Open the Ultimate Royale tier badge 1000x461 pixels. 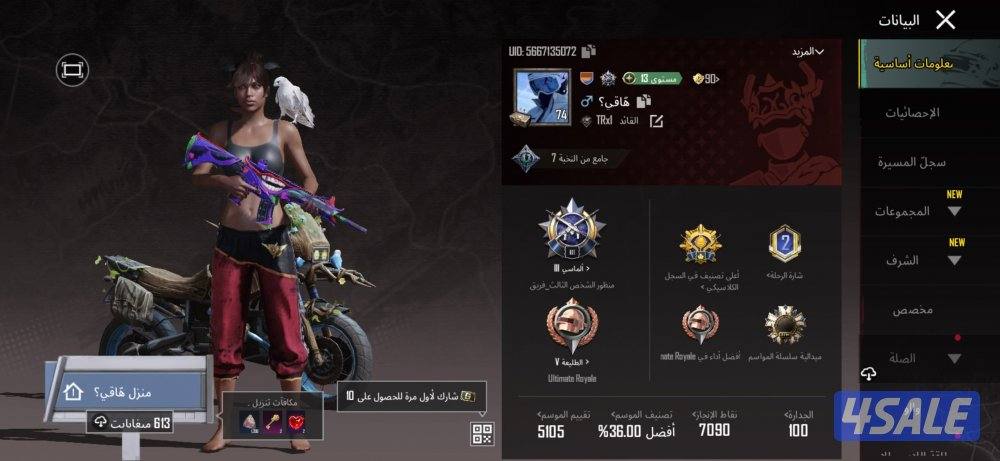coord(571,328)
